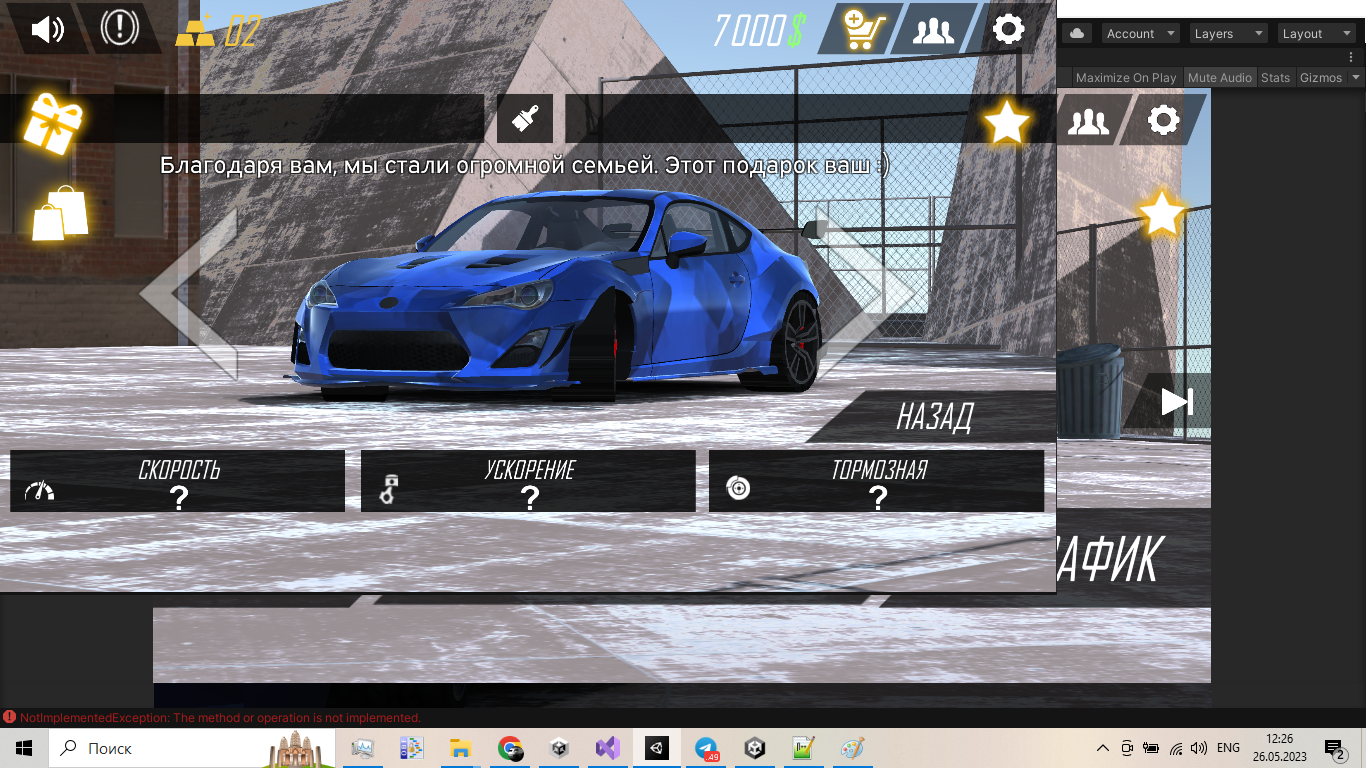
Task: Click the skip-forward icon near the trash can
Action: click(1177, 402)
